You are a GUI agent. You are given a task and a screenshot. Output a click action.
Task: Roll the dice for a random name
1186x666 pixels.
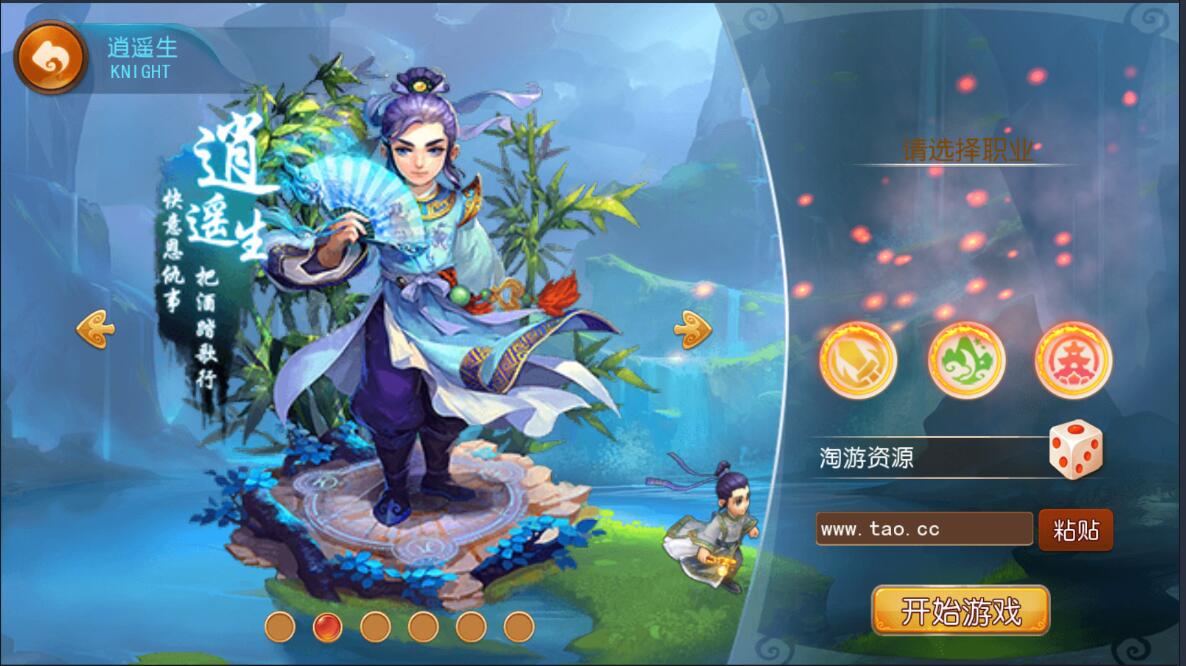tap(1075, 450)
